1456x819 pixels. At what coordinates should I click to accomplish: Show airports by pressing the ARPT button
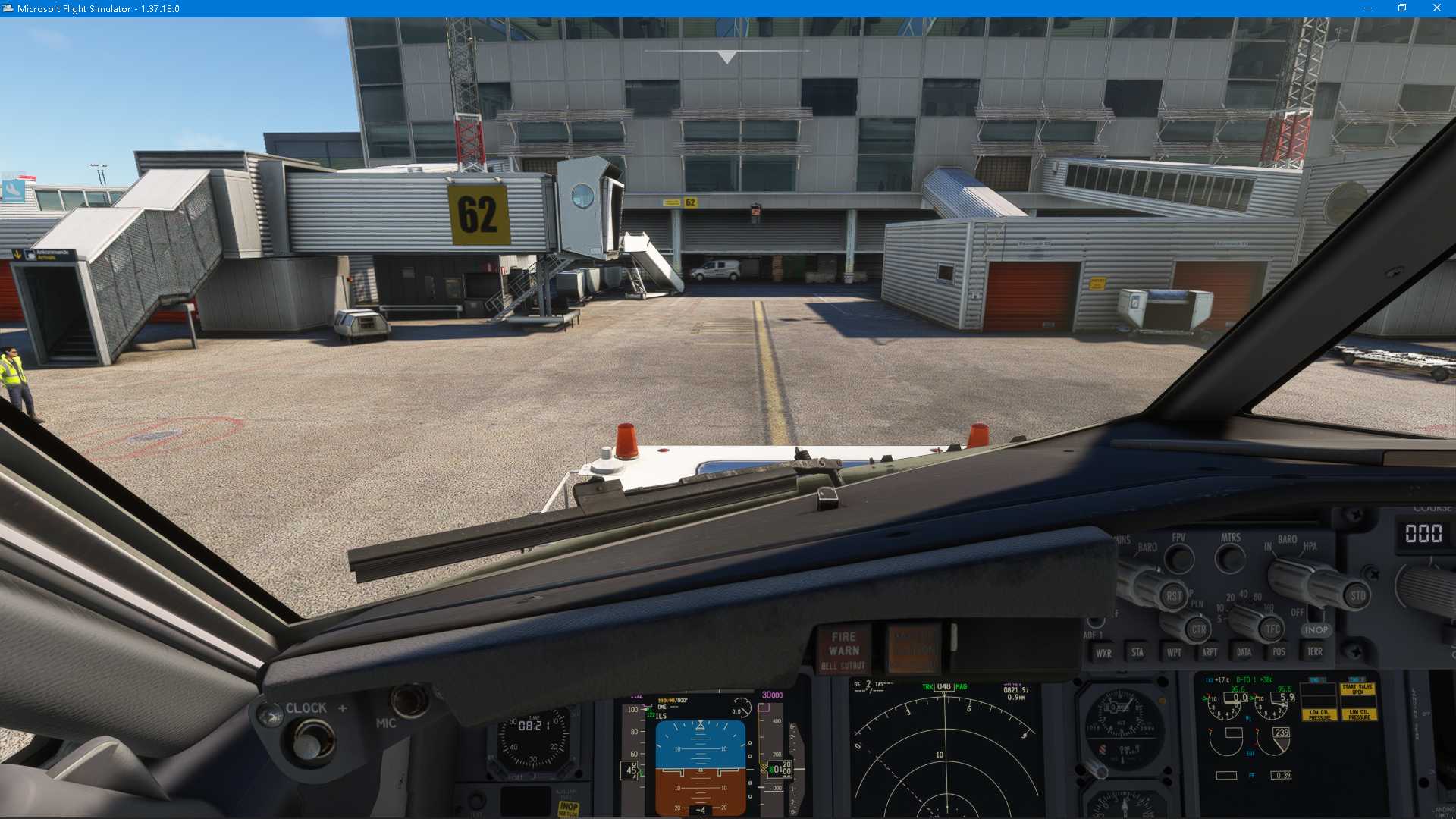click(1210, 652)
